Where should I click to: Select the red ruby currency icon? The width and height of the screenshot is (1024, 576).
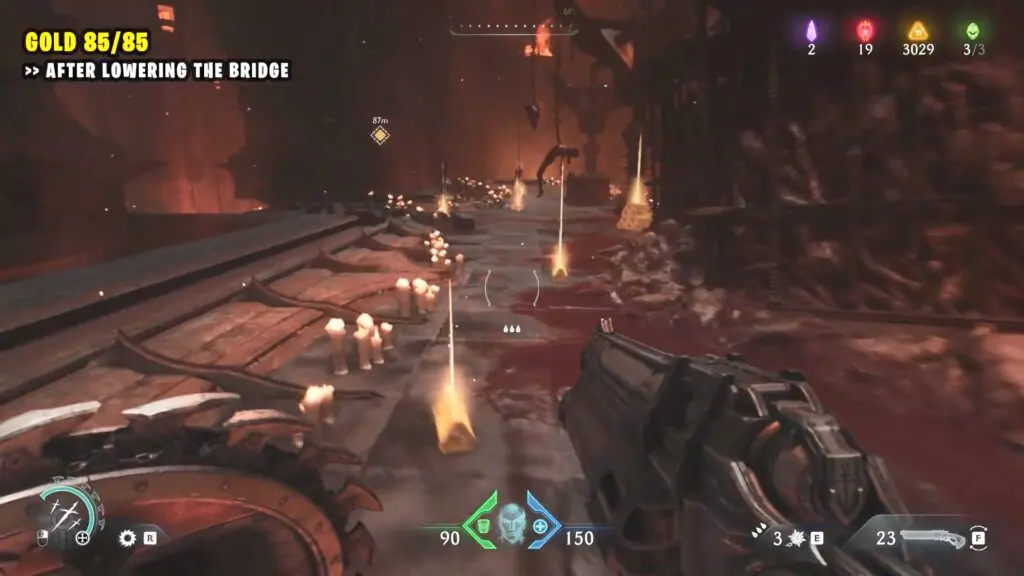click(863, 30)
